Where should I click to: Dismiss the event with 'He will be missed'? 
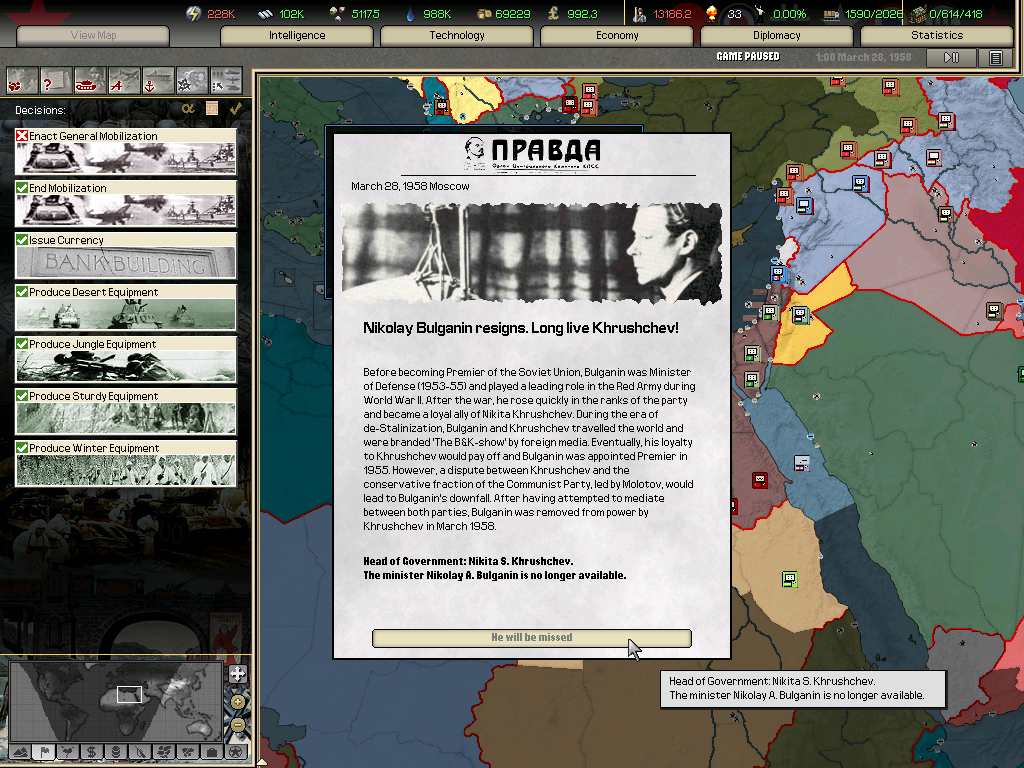pos(531,638)
